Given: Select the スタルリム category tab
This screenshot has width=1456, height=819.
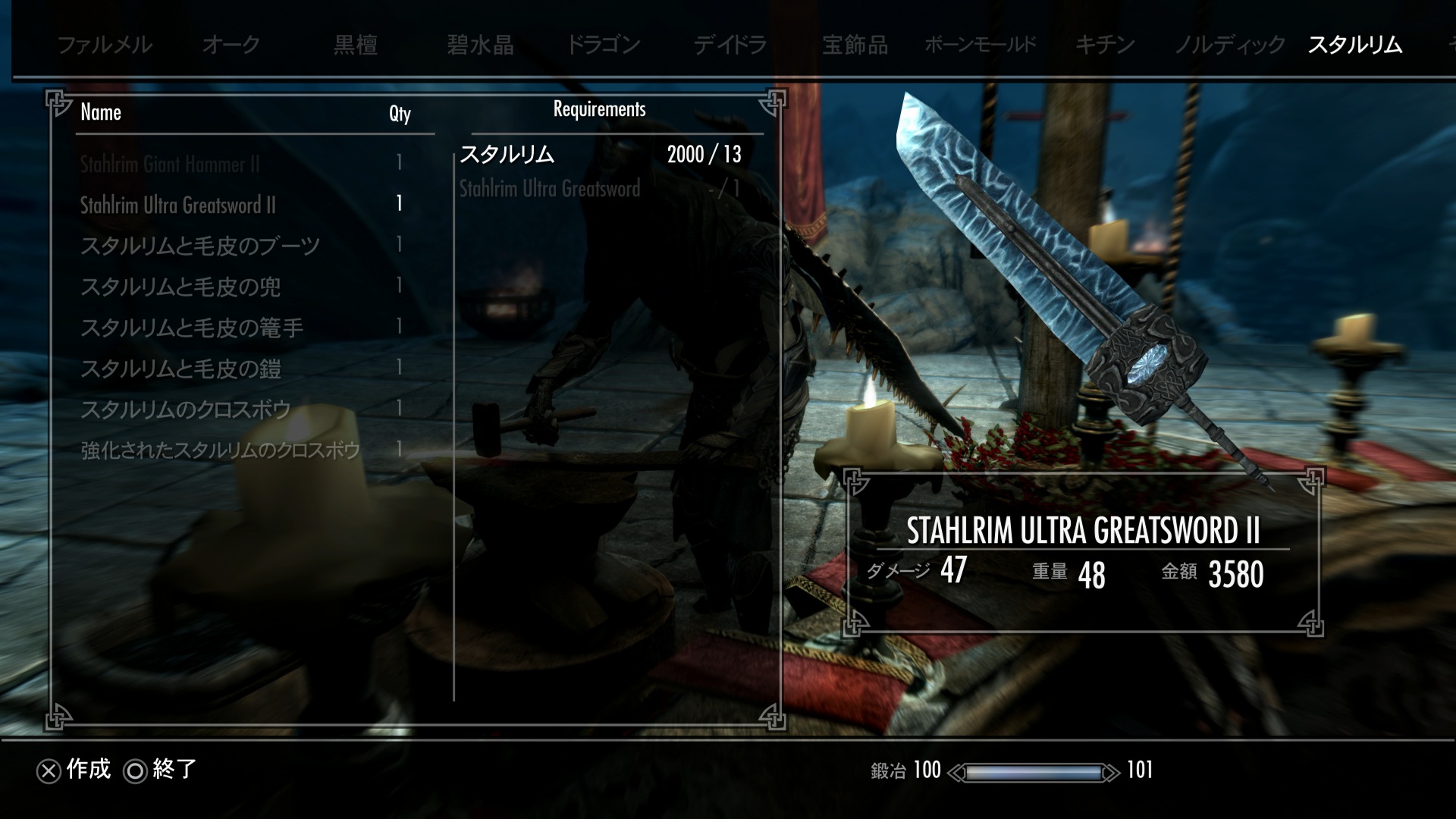Looking at the screenshot, I should [x=1354, y=45].
